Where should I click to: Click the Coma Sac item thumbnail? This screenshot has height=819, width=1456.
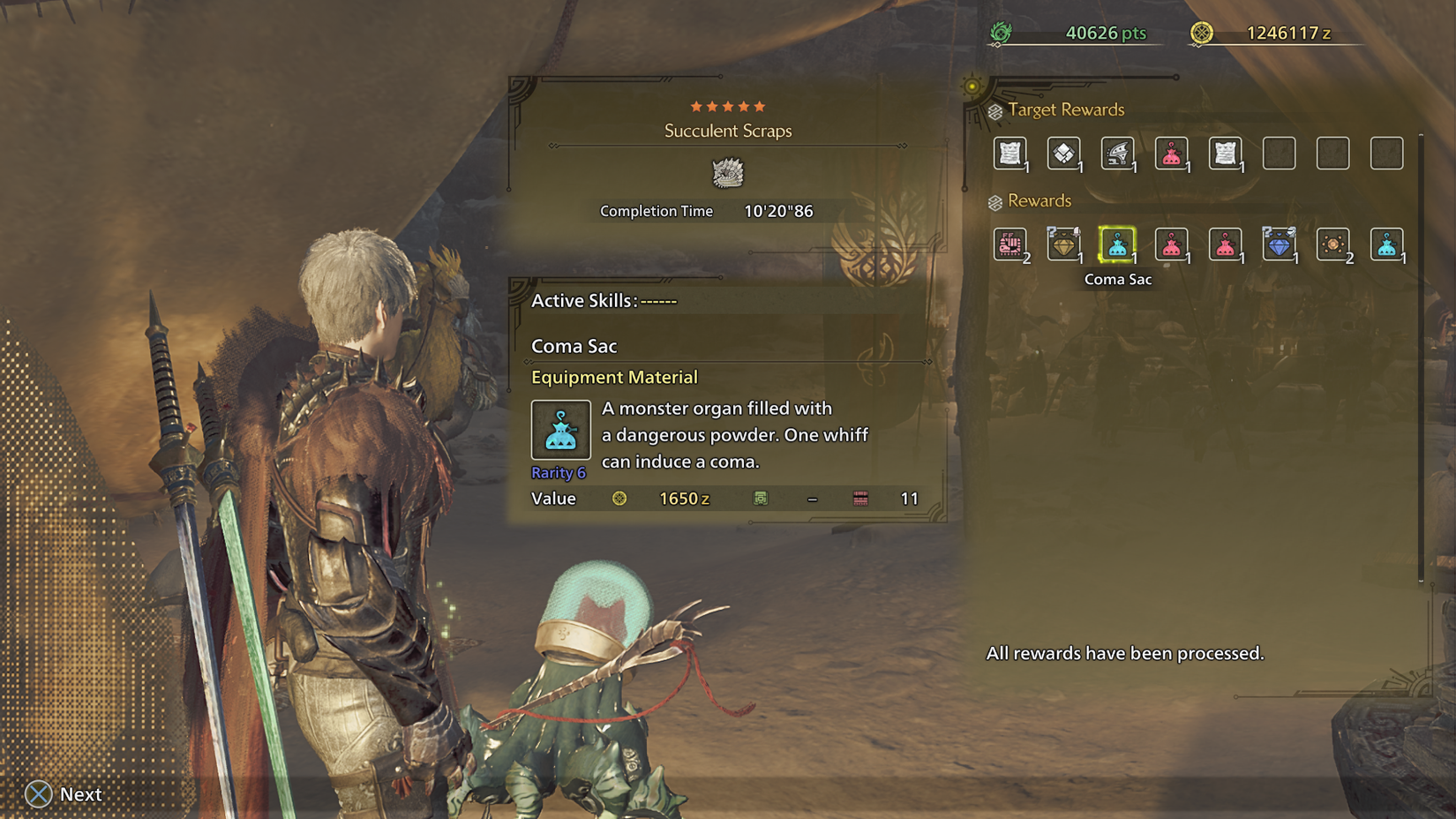coord(560,430)
